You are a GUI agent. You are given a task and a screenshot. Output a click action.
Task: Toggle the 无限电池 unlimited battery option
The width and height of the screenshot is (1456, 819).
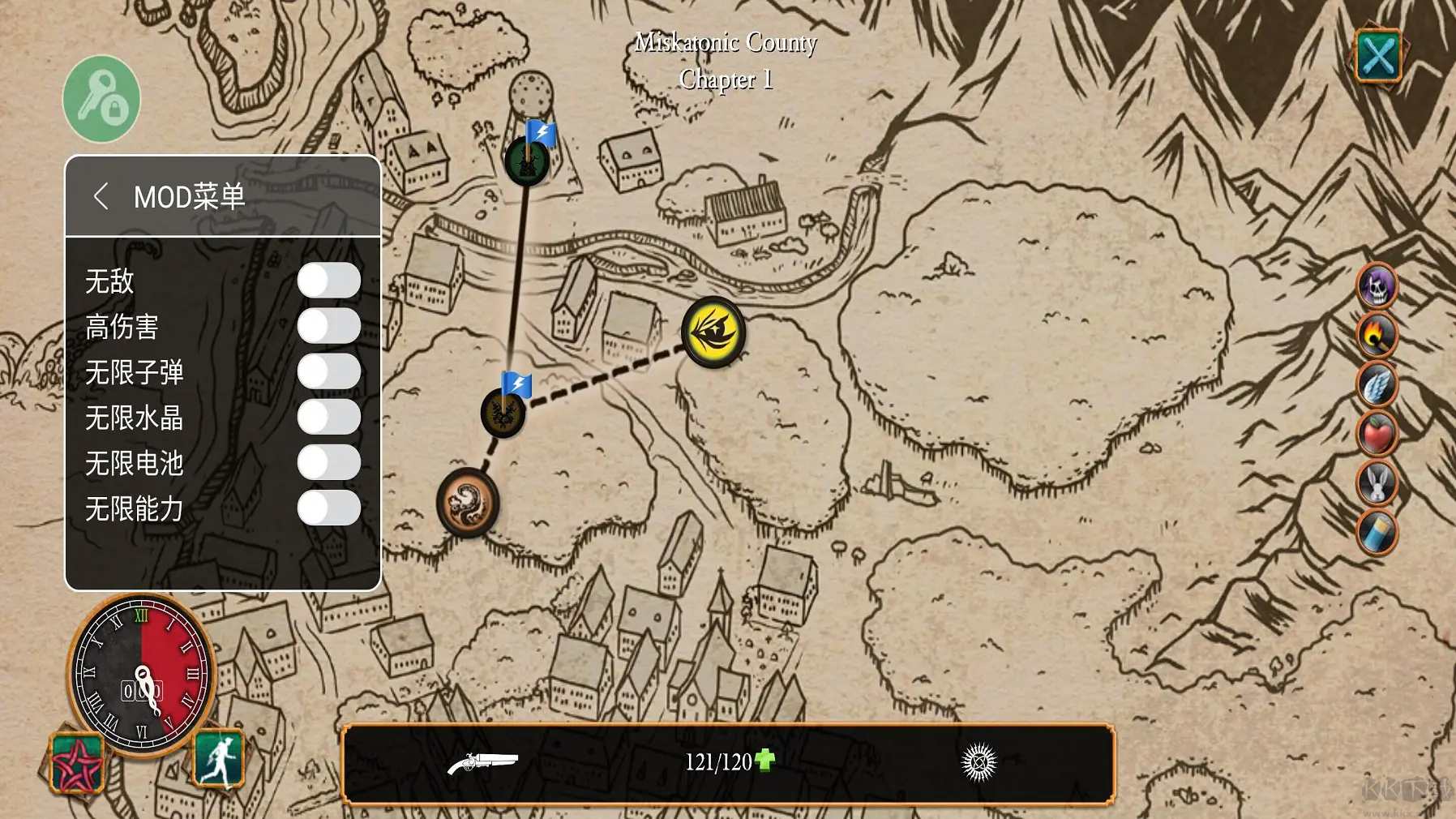click(328, 462)
